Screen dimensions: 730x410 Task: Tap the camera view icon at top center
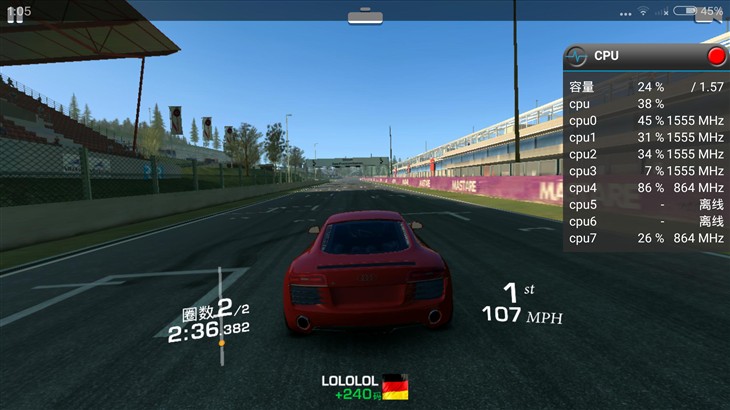tap(364, 16)
